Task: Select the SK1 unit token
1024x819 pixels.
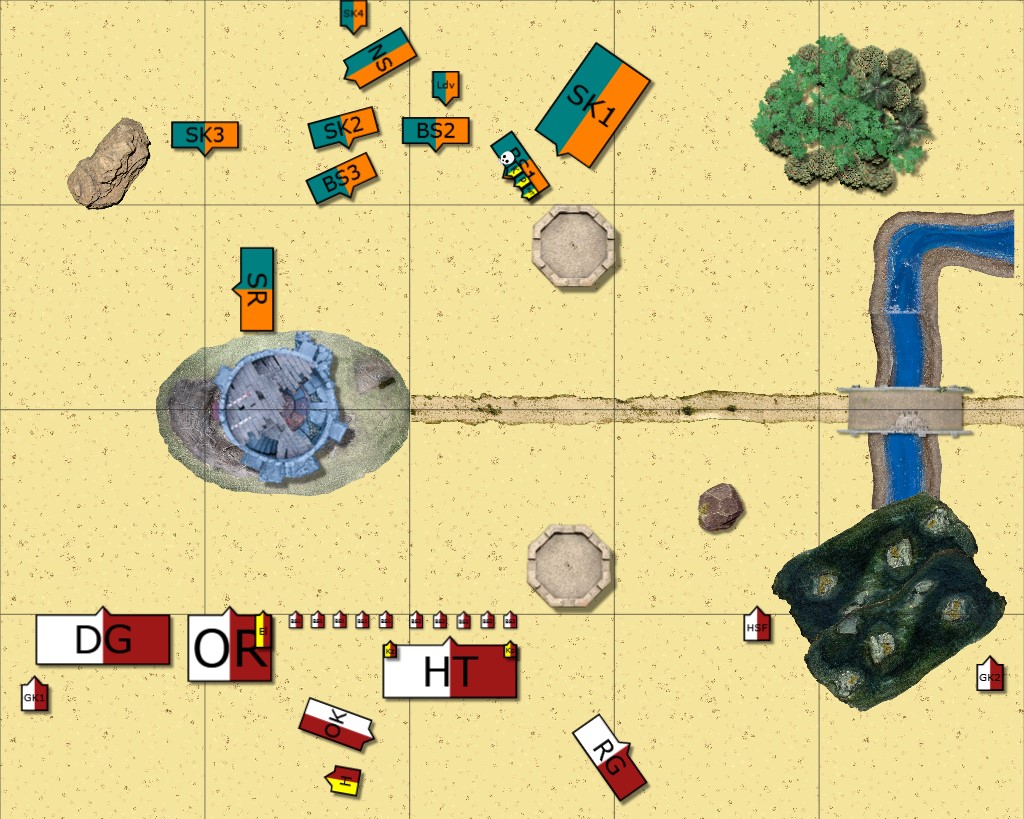Action: 594,104
